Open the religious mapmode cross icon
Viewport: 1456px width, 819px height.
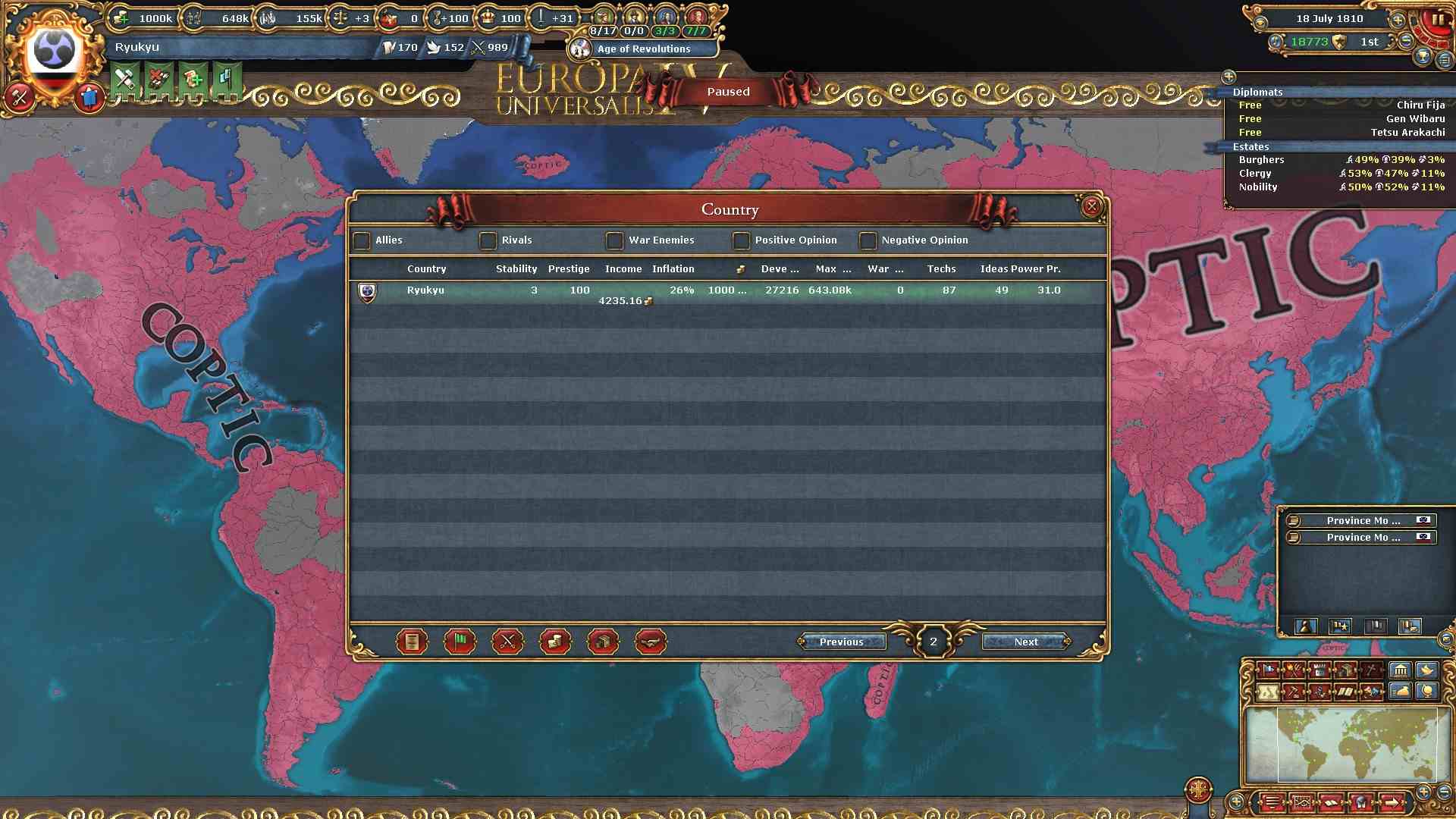pyautogui.click(x=1370, y=670)
